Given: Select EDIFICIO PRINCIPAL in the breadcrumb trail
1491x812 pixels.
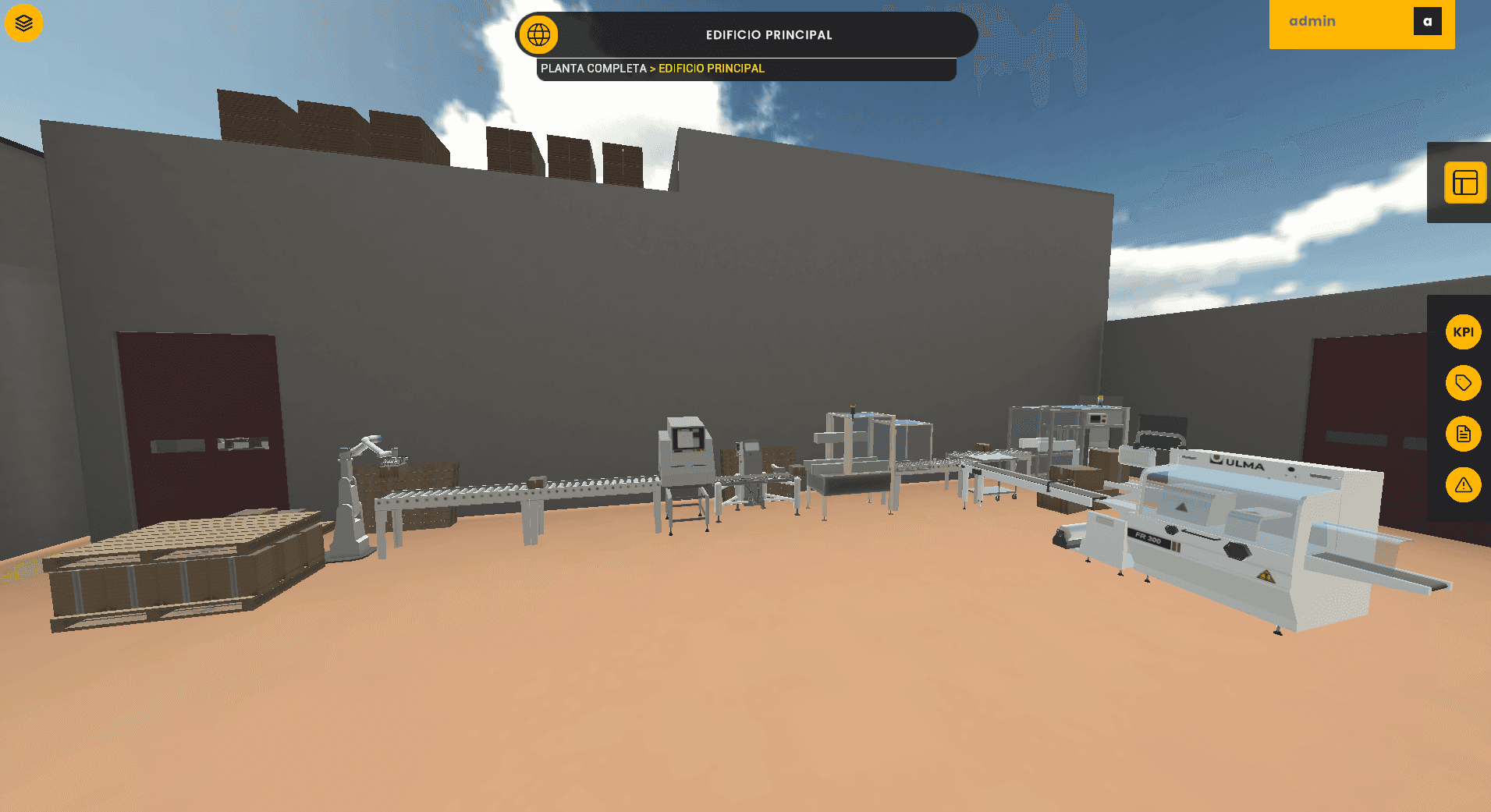Looking at the screenshot, I should click(711, 69).
